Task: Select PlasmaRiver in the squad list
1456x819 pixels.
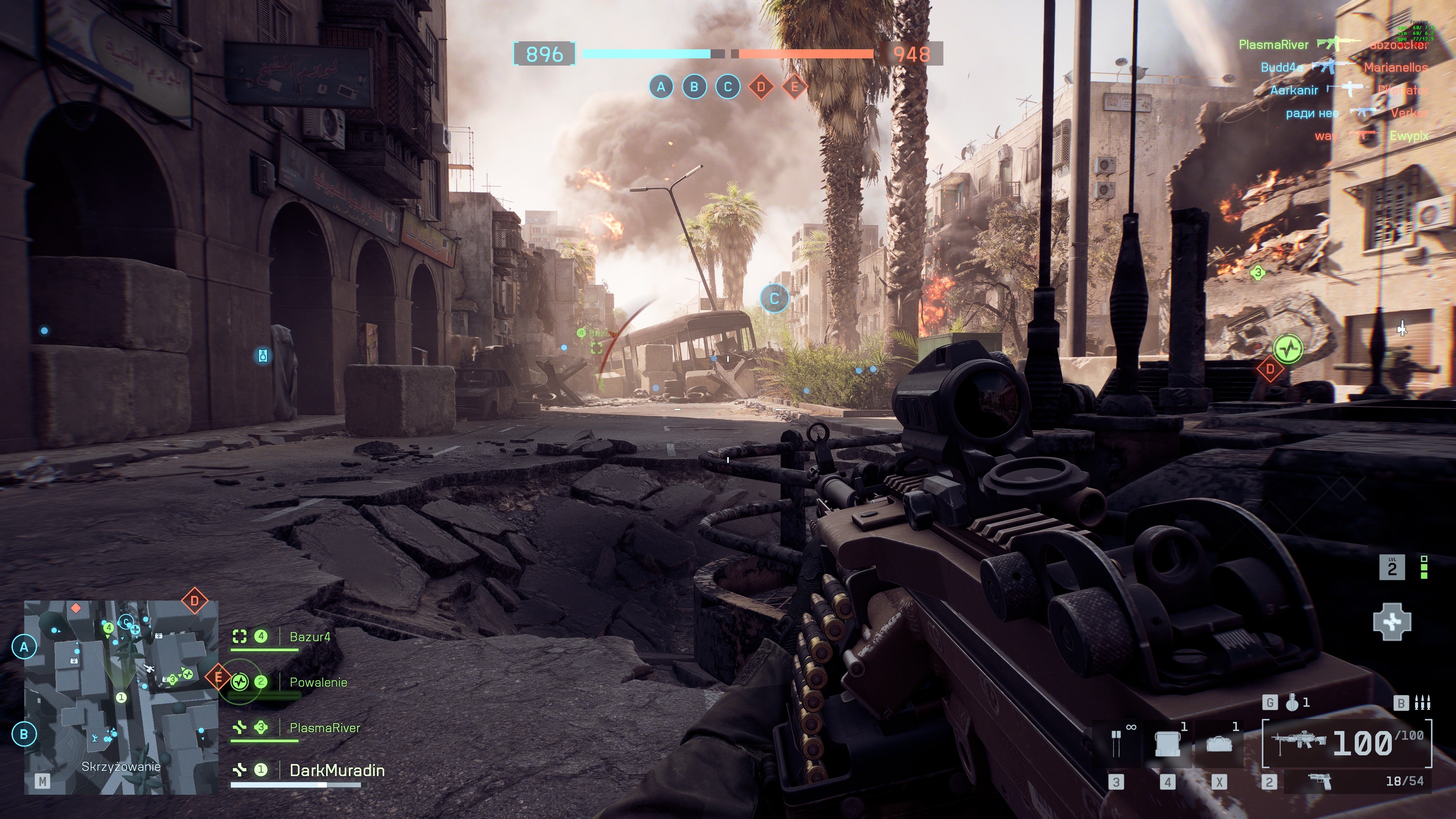Action: coord(325,728)
